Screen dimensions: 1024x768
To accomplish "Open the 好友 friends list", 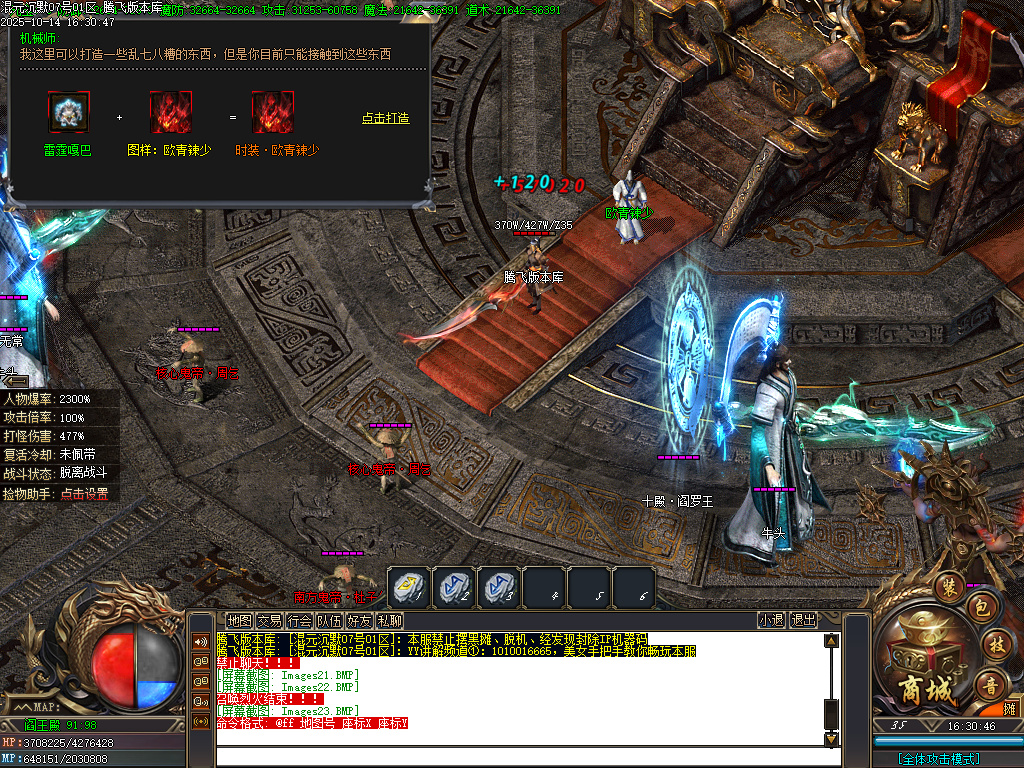I will [x=359, y=621].
